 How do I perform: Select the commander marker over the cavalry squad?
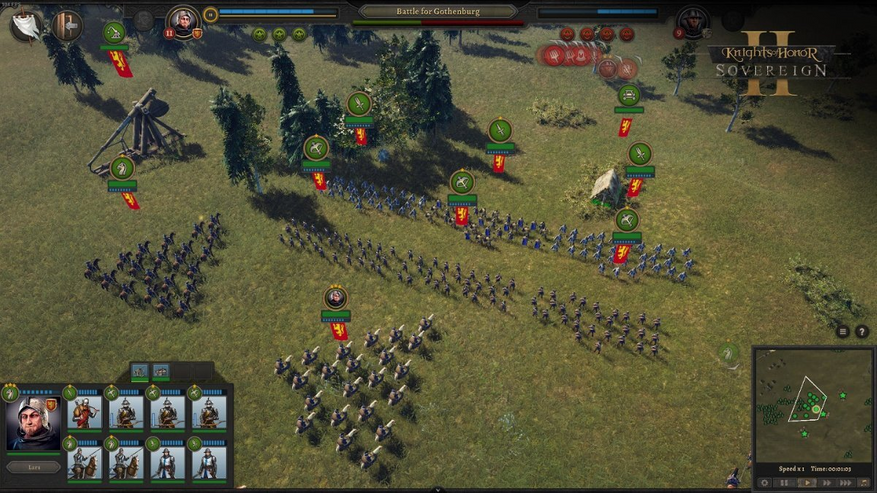coord(336,298)
